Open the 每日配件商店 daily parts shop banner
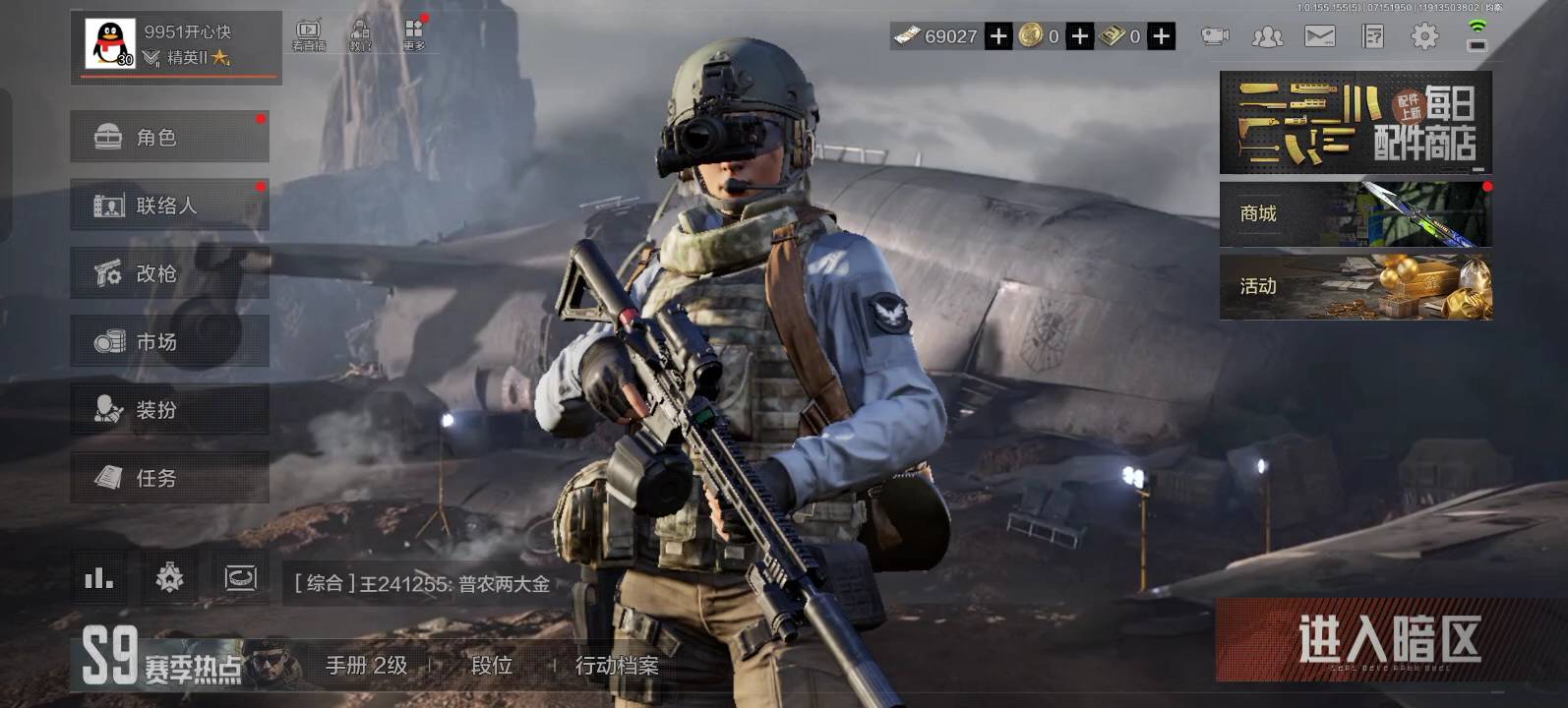The height and width of the screenshot is (708, 1568). pos(1356,123)
